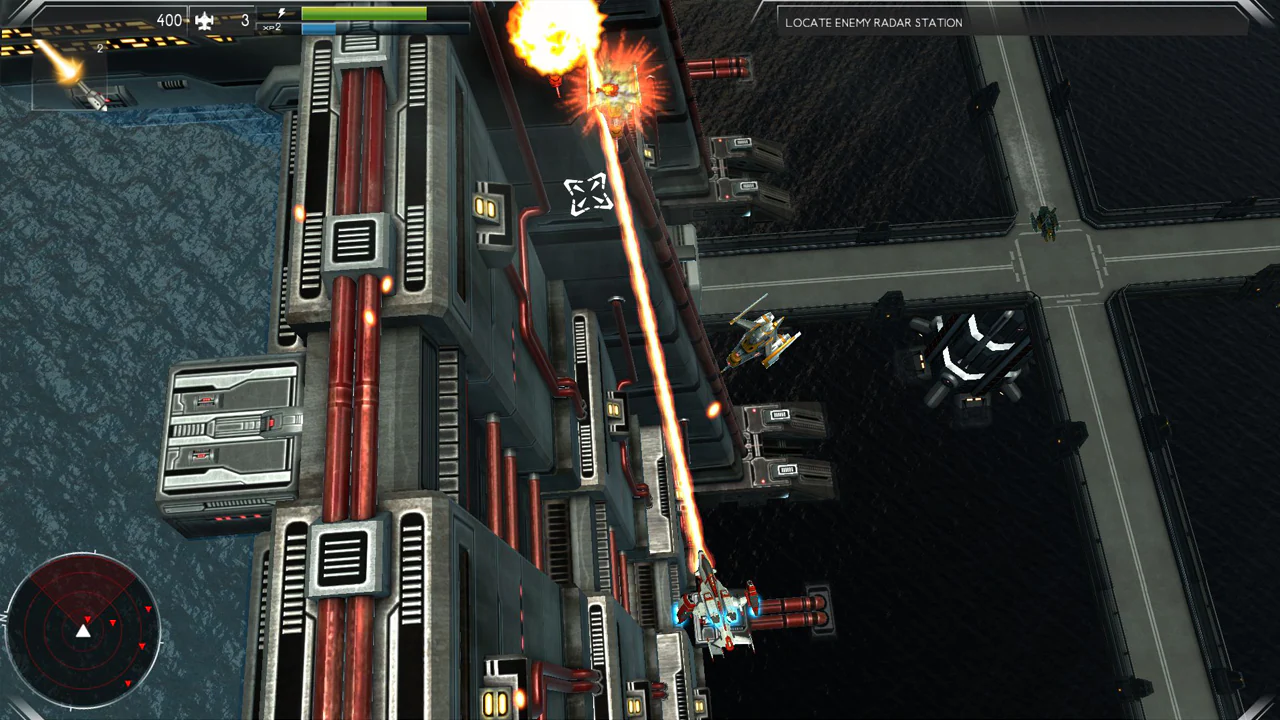This screenshot has height=720, width=1280.
Task: Click the targeting crosshair reticle
Action: tap(588, 195)
